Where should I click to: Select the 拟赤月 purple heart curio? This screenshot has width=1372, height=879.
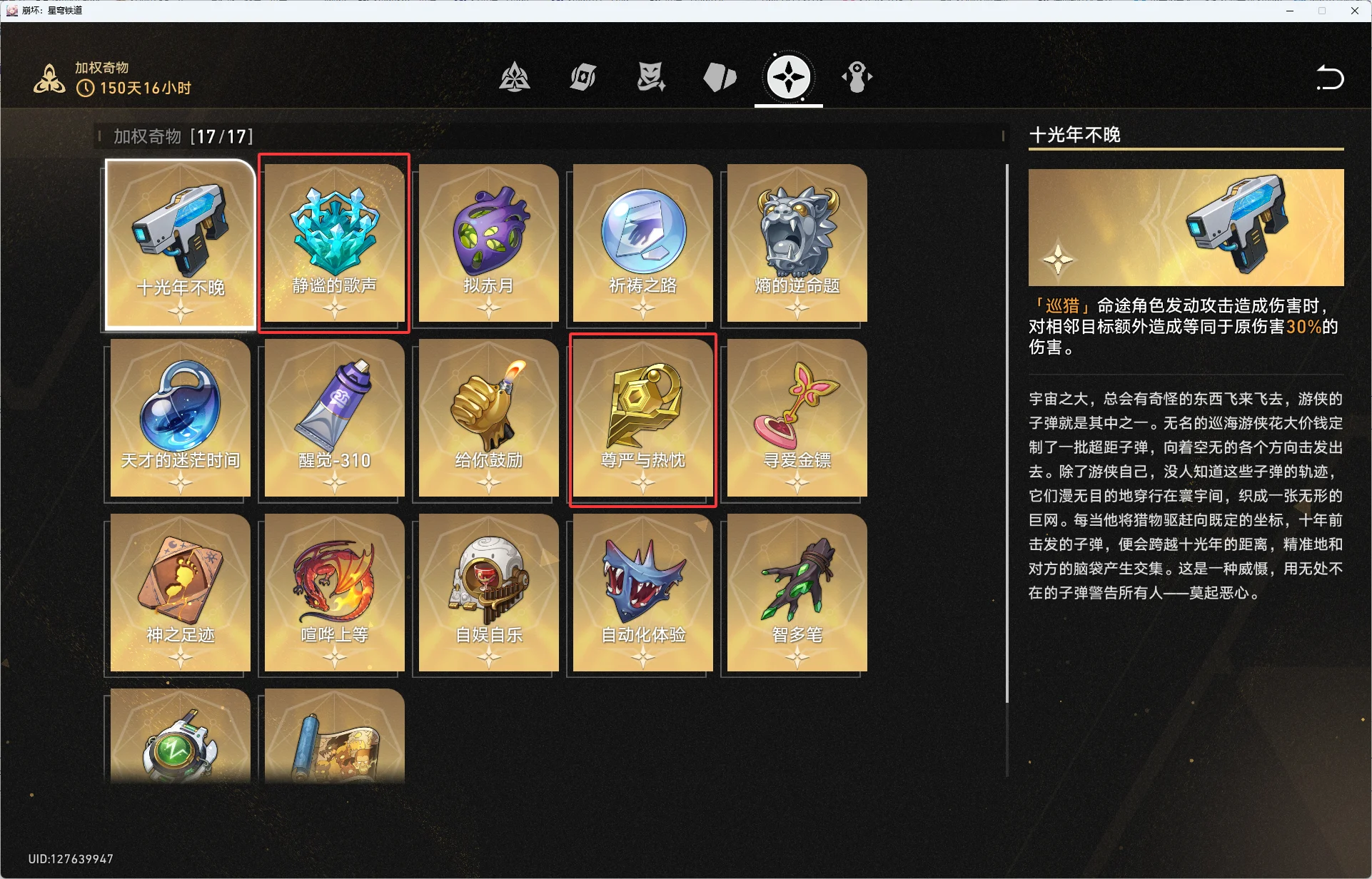[x=489, y=243]
